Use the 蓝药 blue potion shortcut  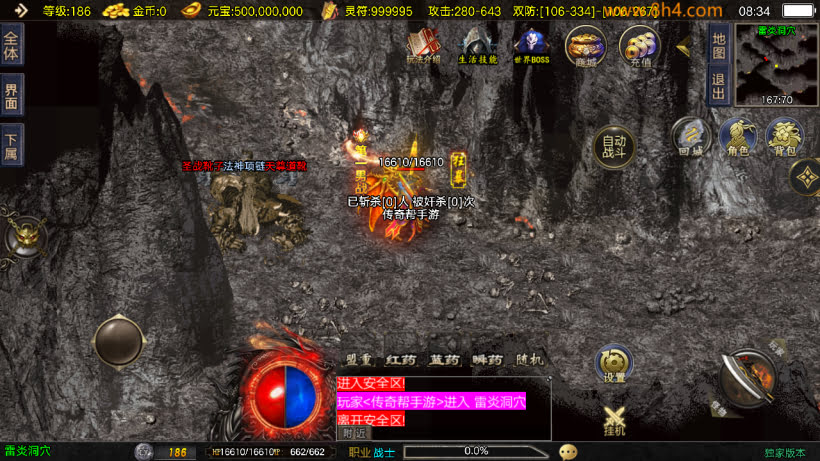pos(443,360)
